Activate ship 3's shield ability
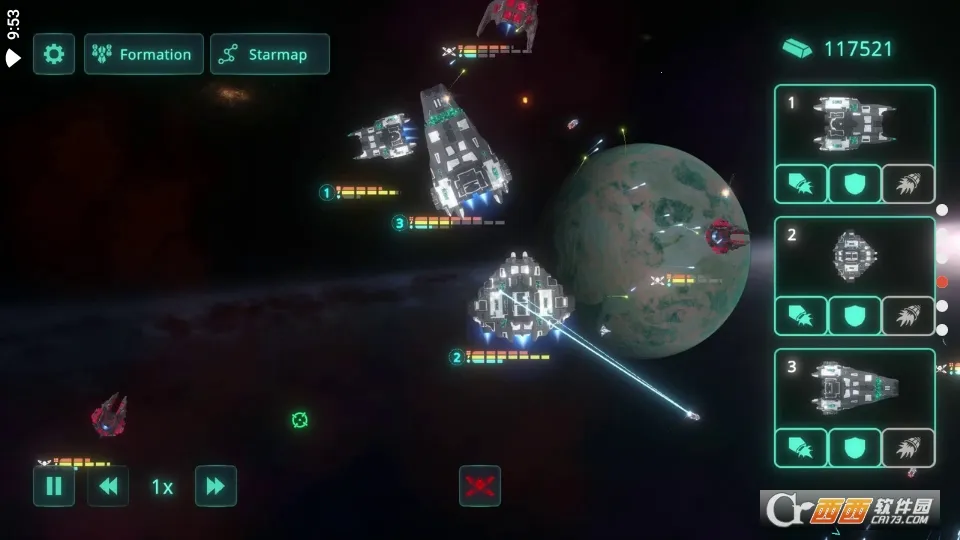Viewport: 960px width, 540px height. pos(855,448)
